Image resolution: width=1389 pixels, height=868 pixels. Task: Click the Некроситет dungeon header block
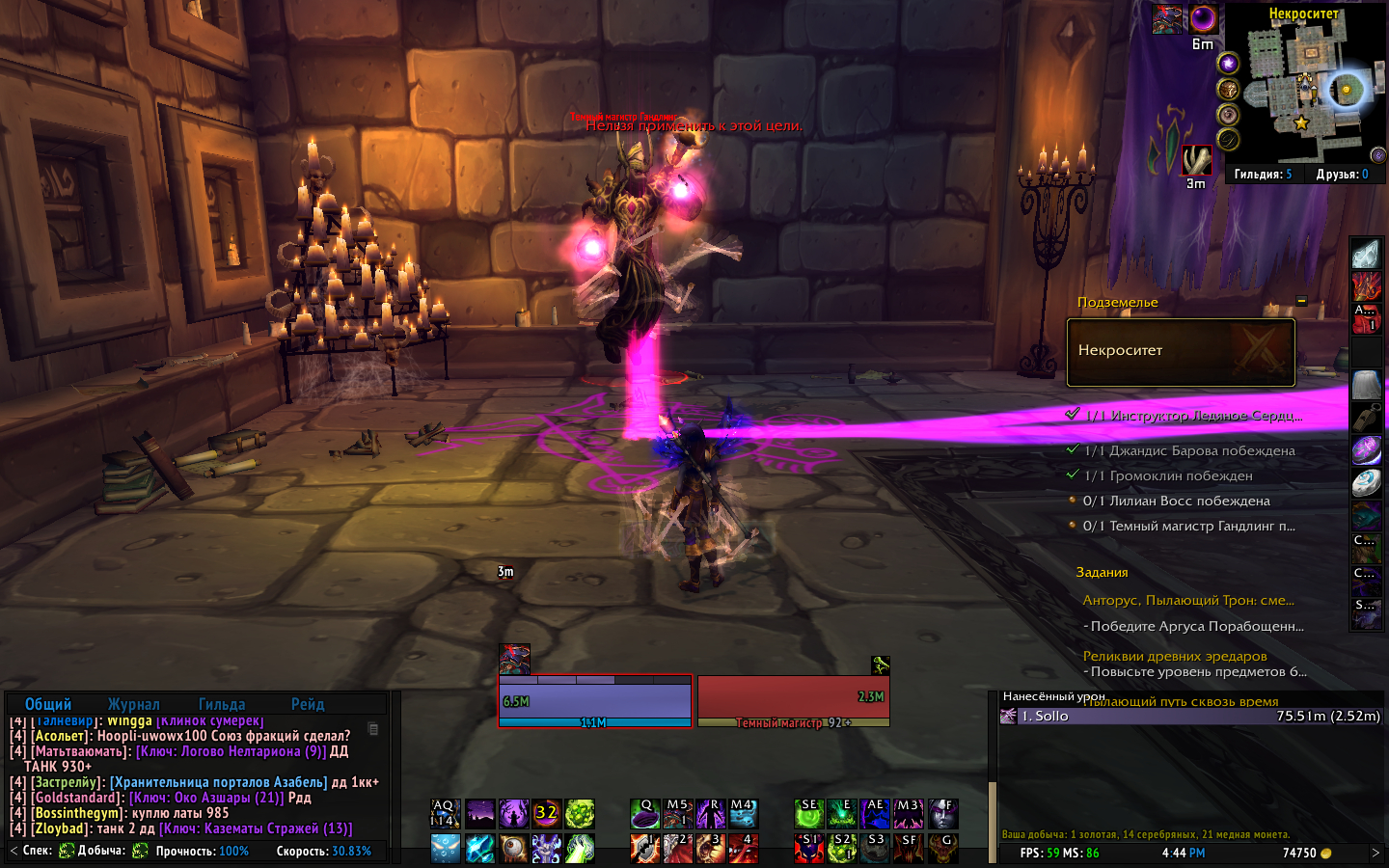1181,352
